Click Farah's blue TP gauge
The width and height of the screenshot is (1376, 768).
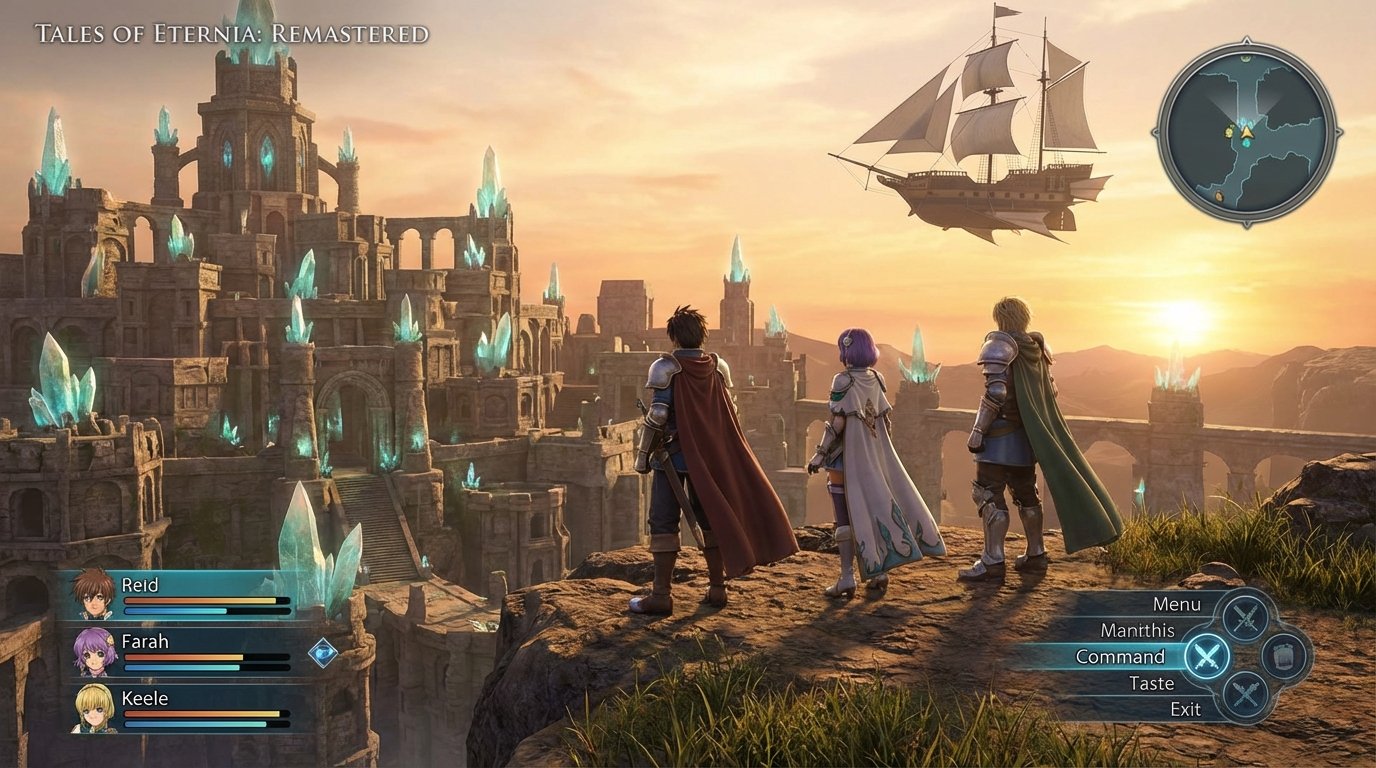[x=180, y=667]
